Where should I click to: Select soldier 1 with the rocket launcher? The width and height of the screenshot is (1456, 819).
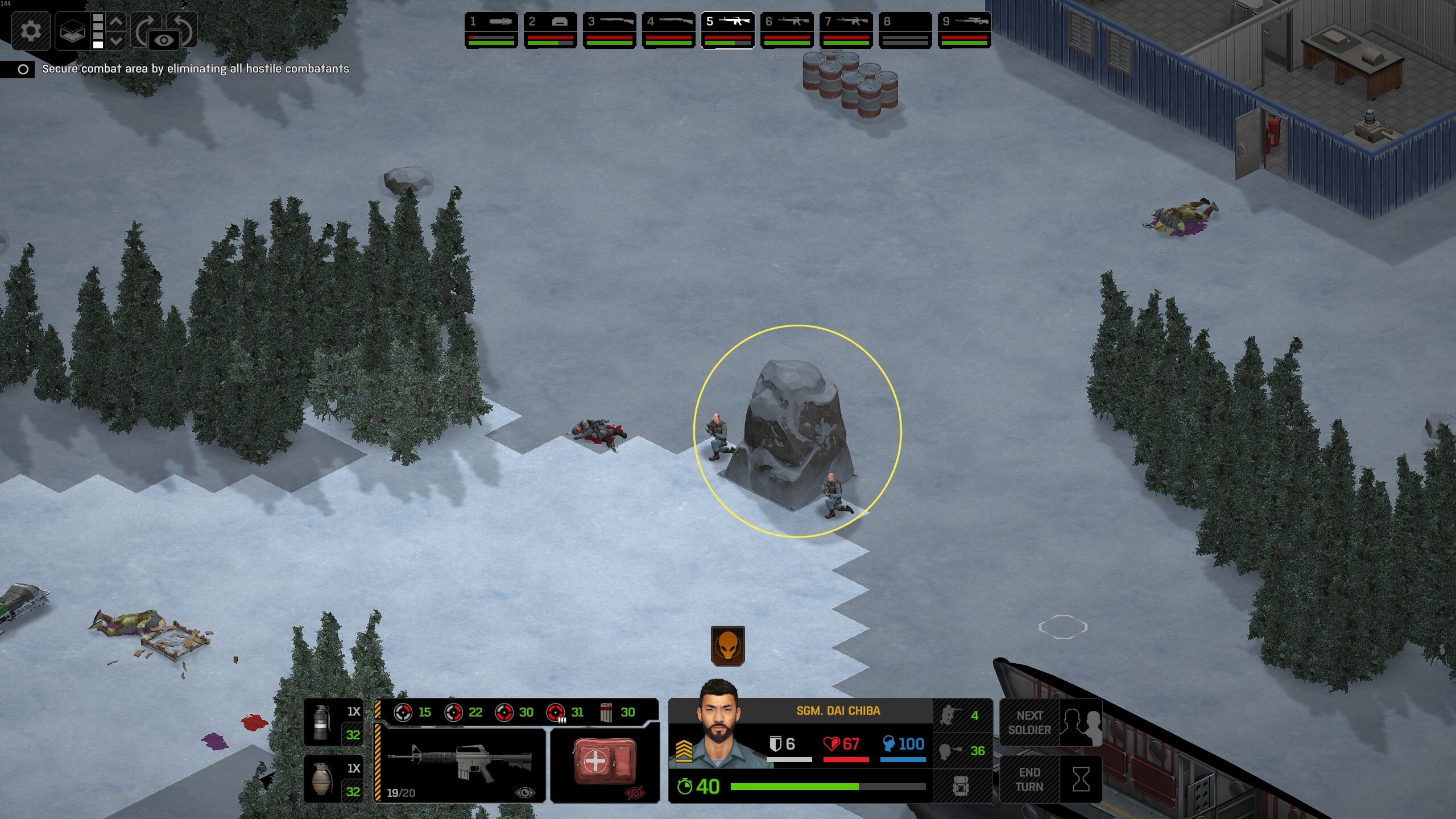491,30
